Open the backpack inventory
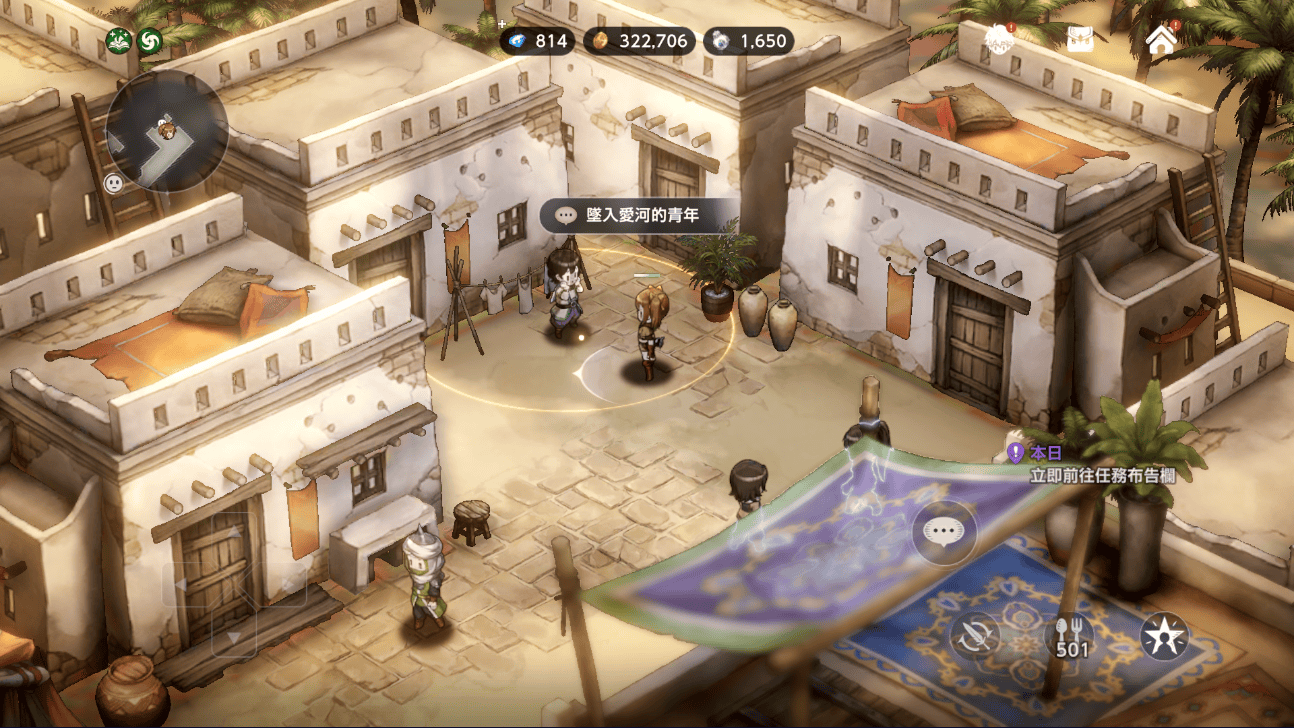This screenshot has width=1294, height=728. click(1080, 40)
